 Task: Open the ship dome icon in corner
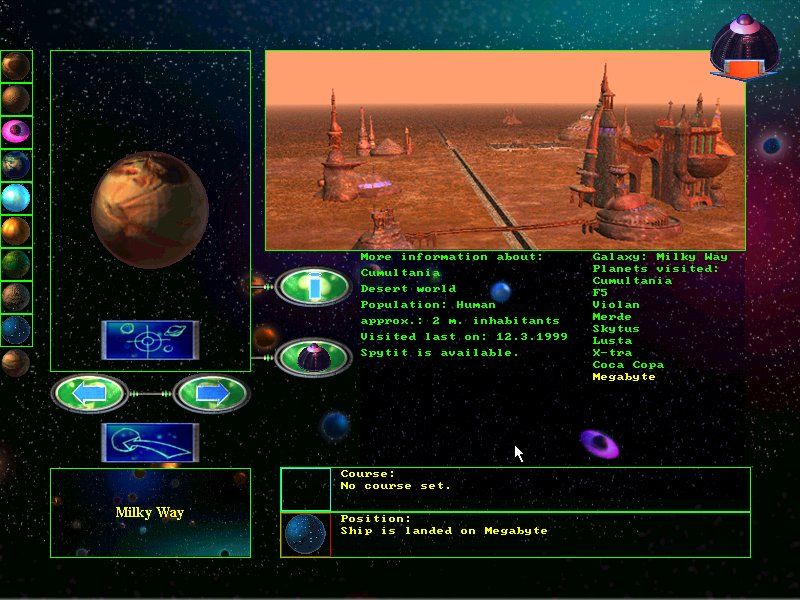click(x=741, y=47)
